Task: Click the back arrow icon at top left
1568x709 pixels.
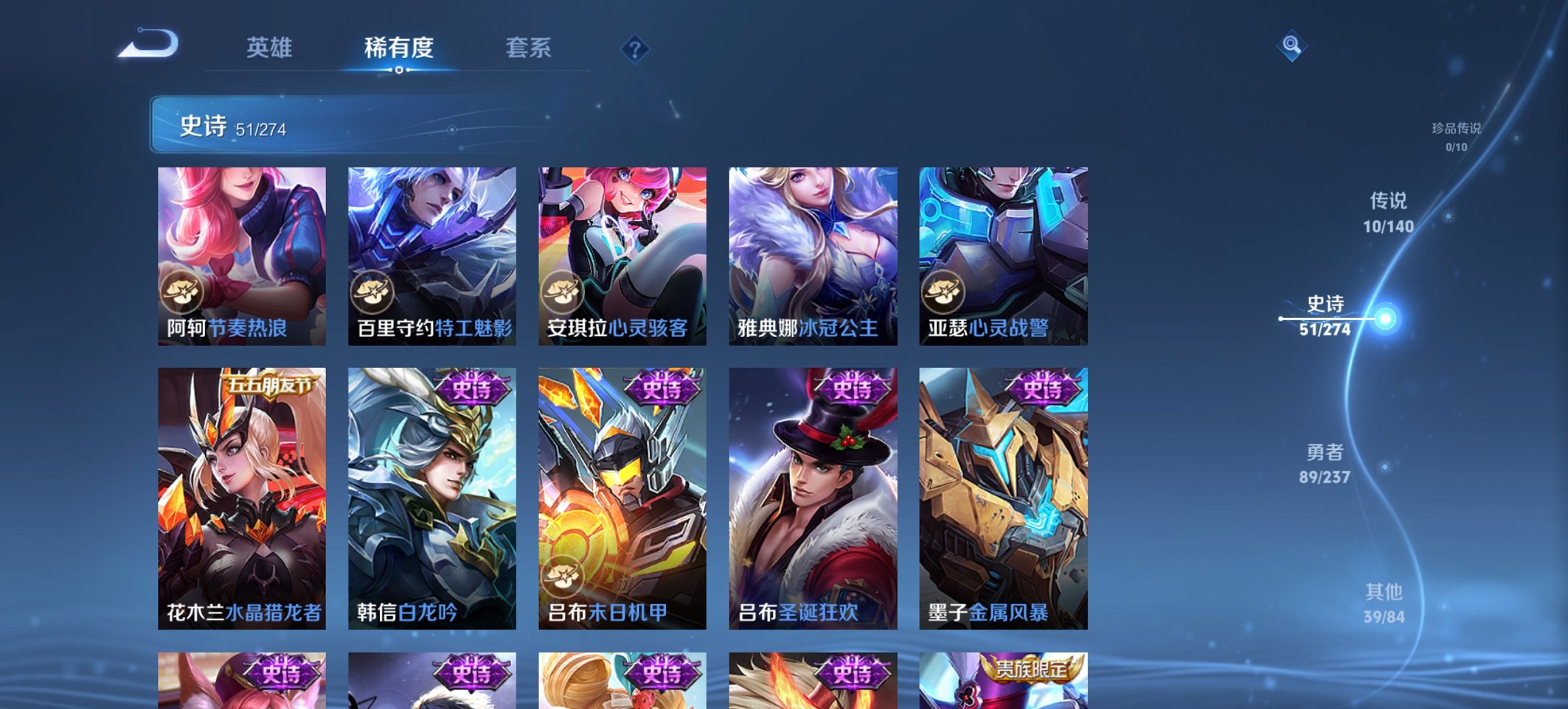Action: [149, 44]
